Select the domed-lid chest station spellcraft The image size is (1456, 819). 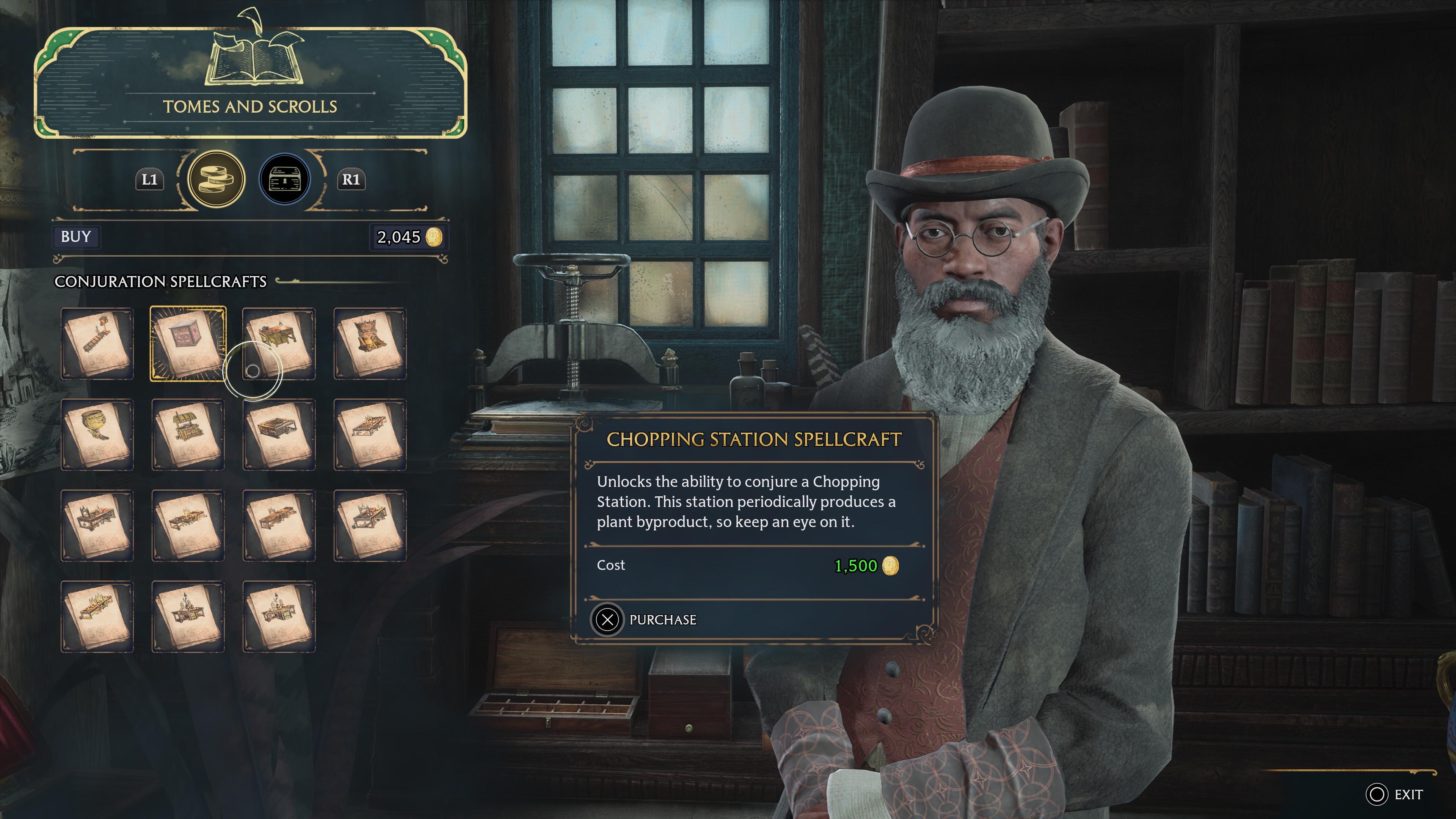tap(188, 435)
